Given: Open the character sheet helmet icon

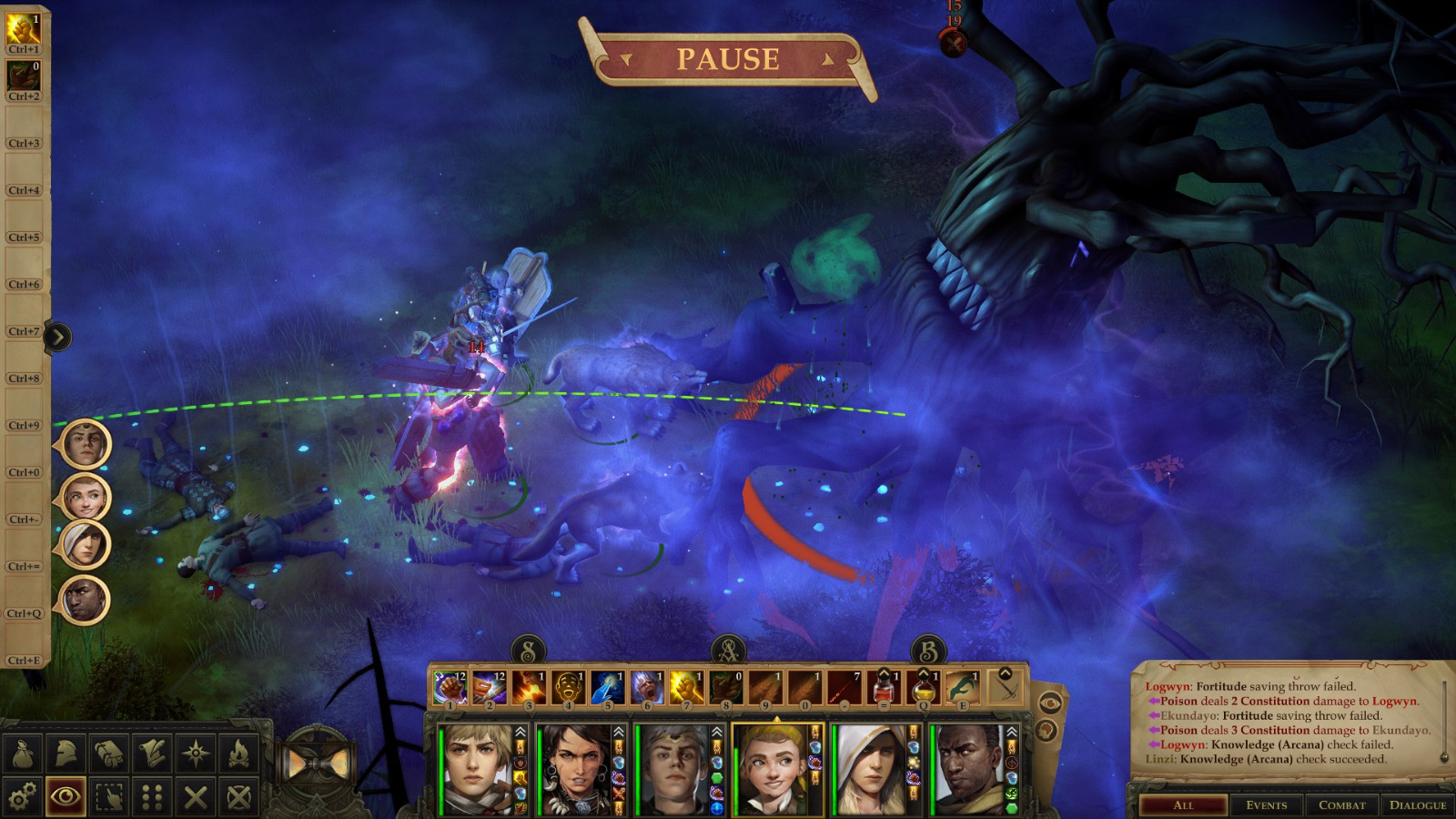Looking at the screenshot, I should (x=66, y=753).
